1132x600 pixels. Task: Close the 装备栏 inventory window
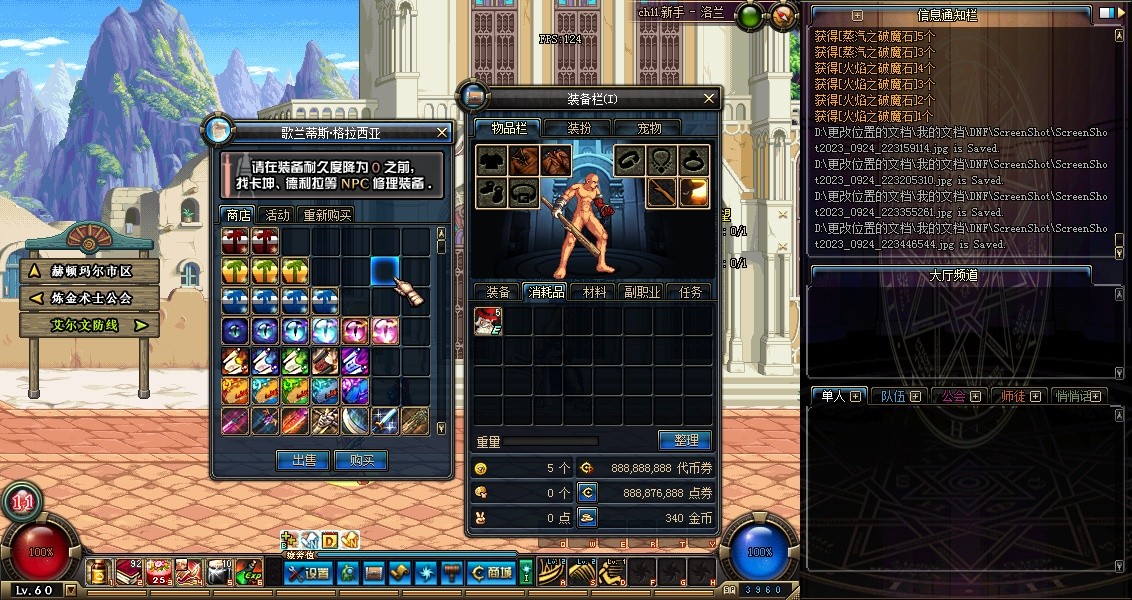[710, 98]
